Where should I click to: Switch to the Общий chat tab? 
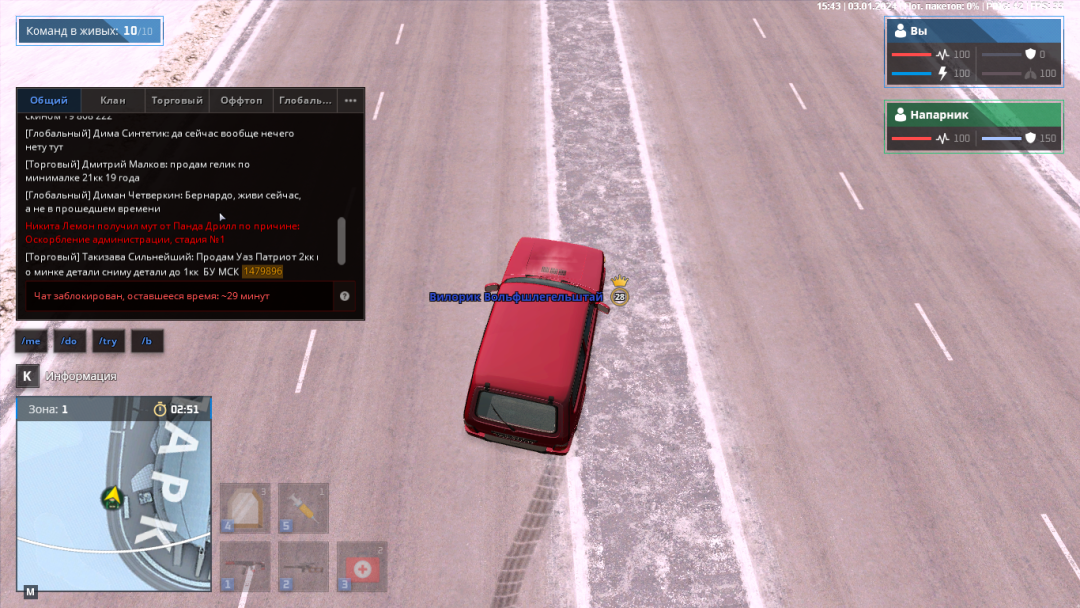[49, 100]
